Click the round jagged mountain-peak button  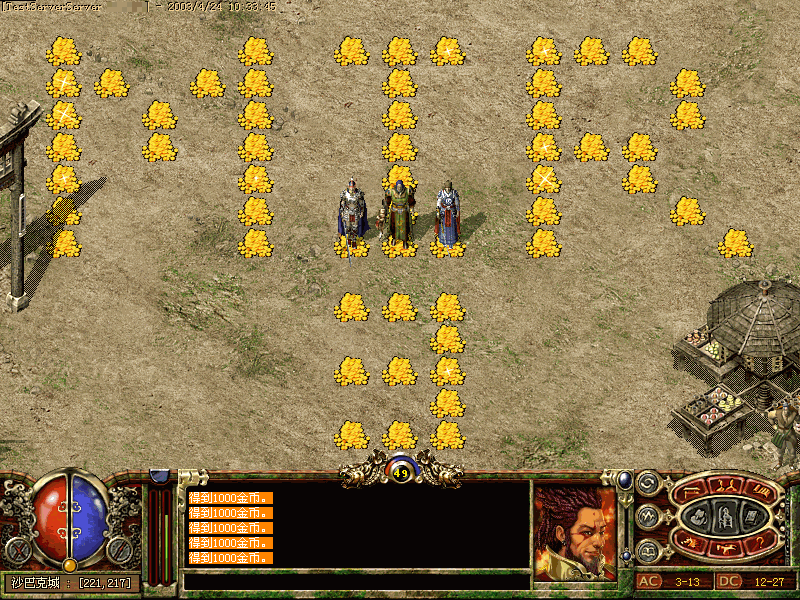click(x=648, y=517)
